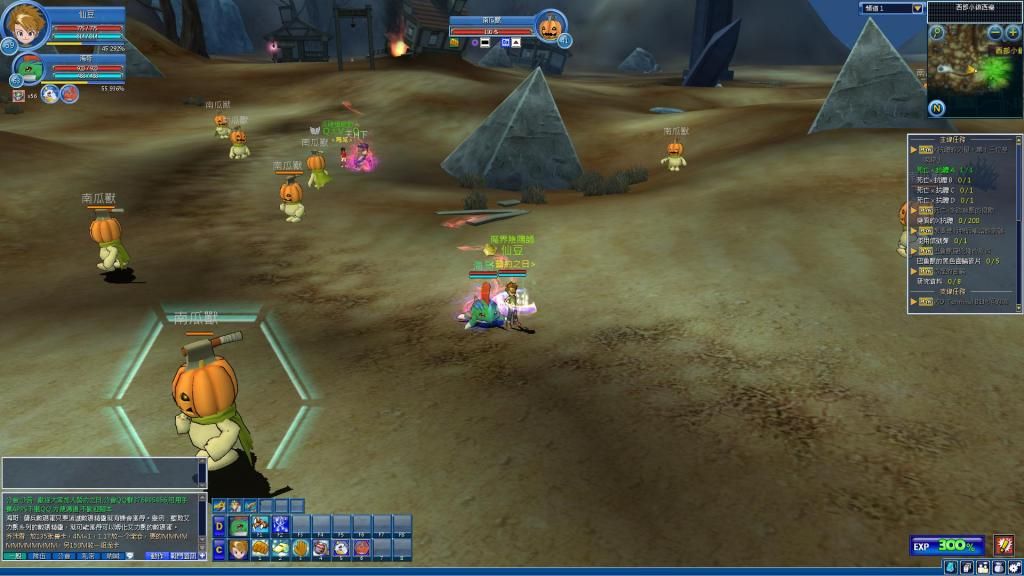Click the C row character skill bar toggle

219,548
